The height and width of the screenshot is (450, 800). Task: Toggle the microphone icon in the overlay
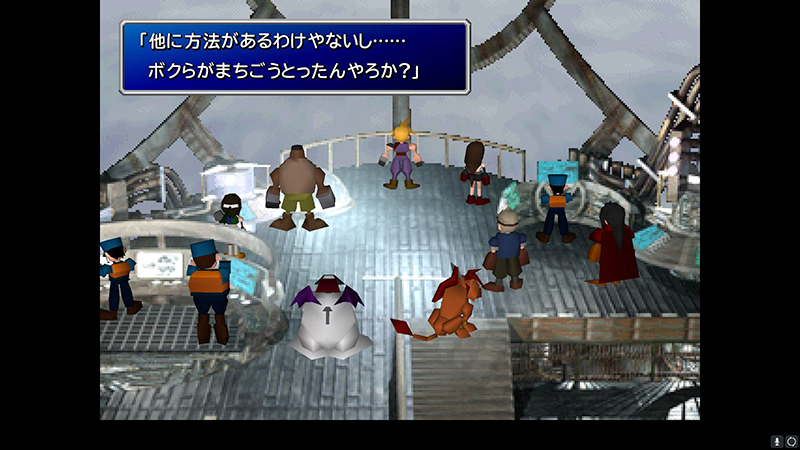click(776, 441)
